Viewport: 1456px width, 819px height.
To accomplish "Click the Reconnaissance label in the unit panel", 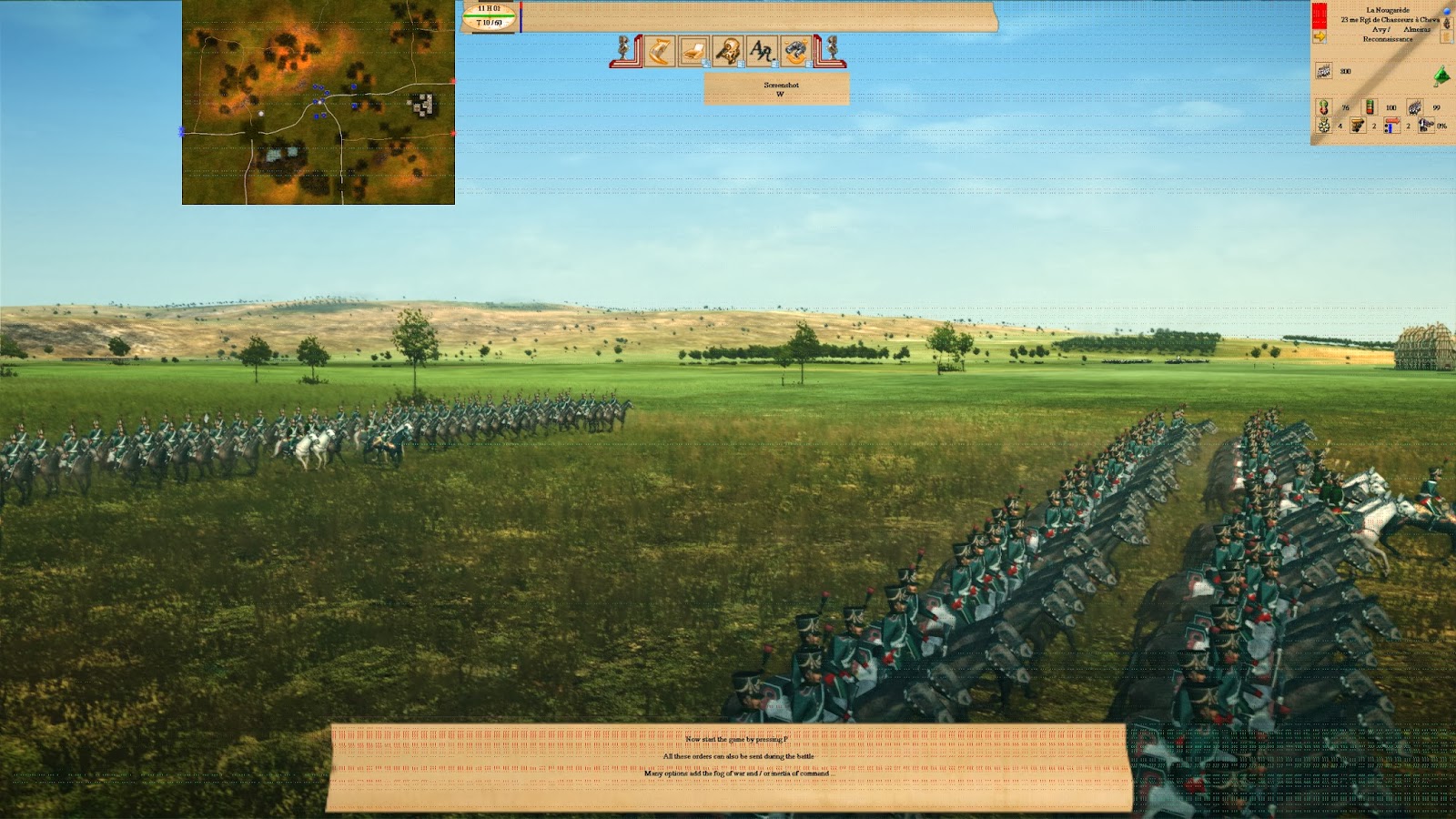I will pyautogui.click(x=1388, y=39).
